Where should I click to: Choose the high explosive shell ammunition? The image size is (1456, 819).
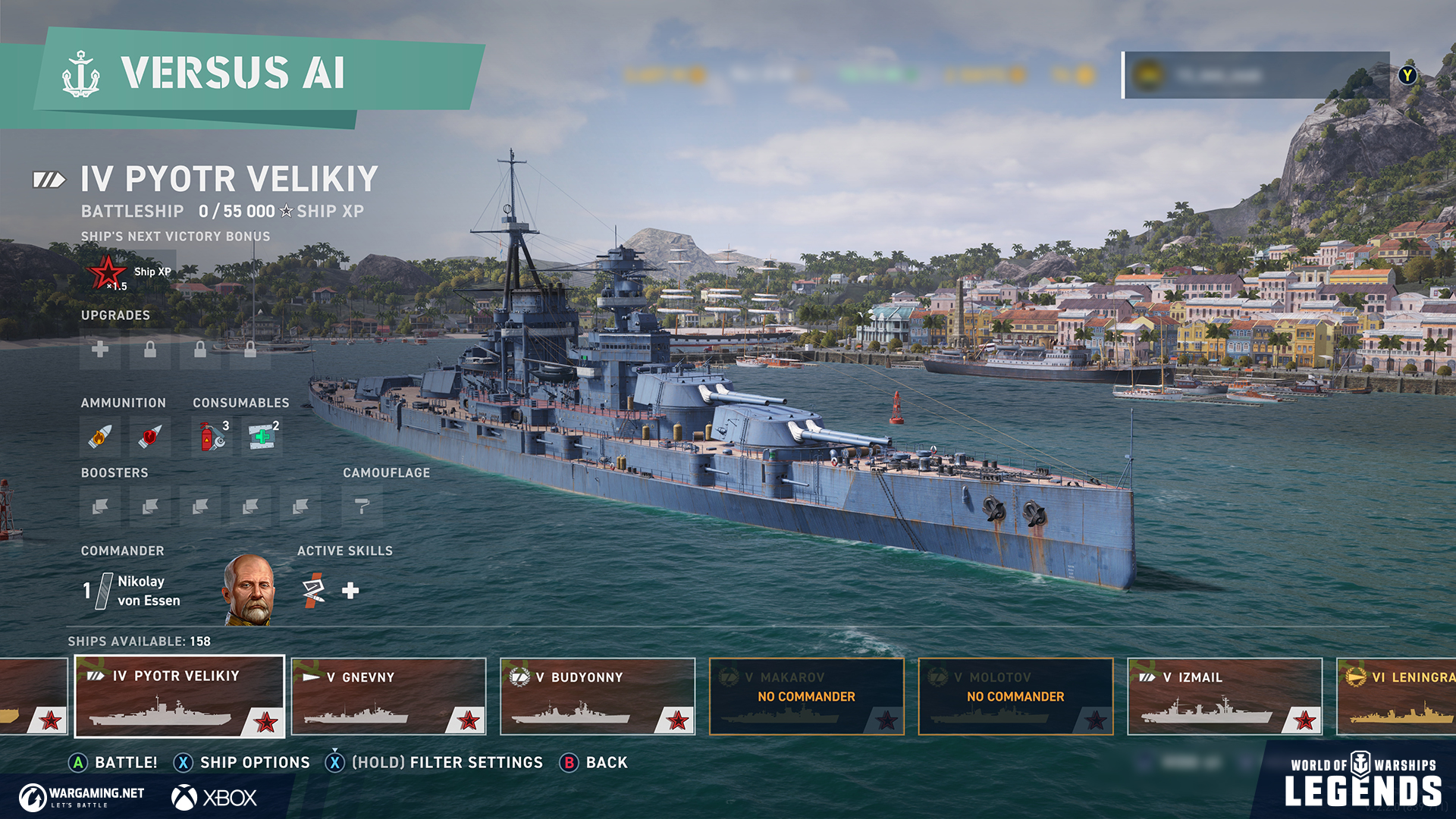coord(100,437)
